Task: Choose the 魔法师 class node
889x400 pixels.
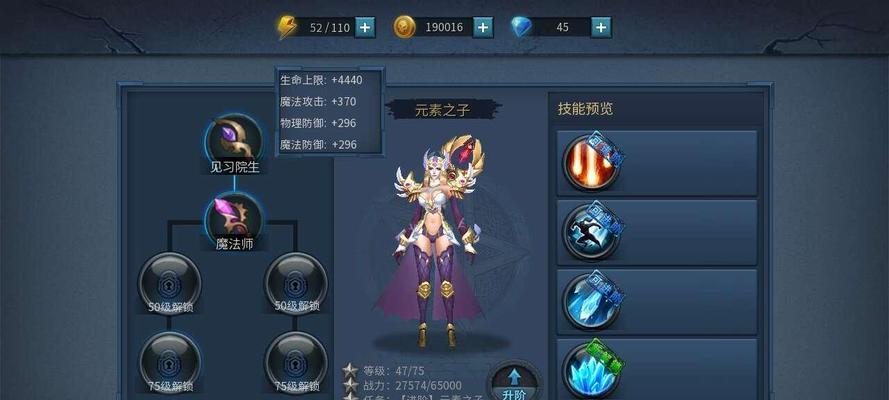Action: [234, 216]
